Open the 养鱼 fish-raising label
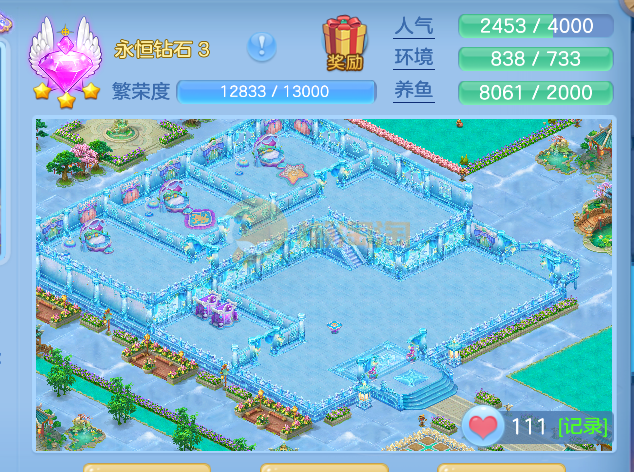This screenshot has width=634, height=472. [x=414, y=92]
